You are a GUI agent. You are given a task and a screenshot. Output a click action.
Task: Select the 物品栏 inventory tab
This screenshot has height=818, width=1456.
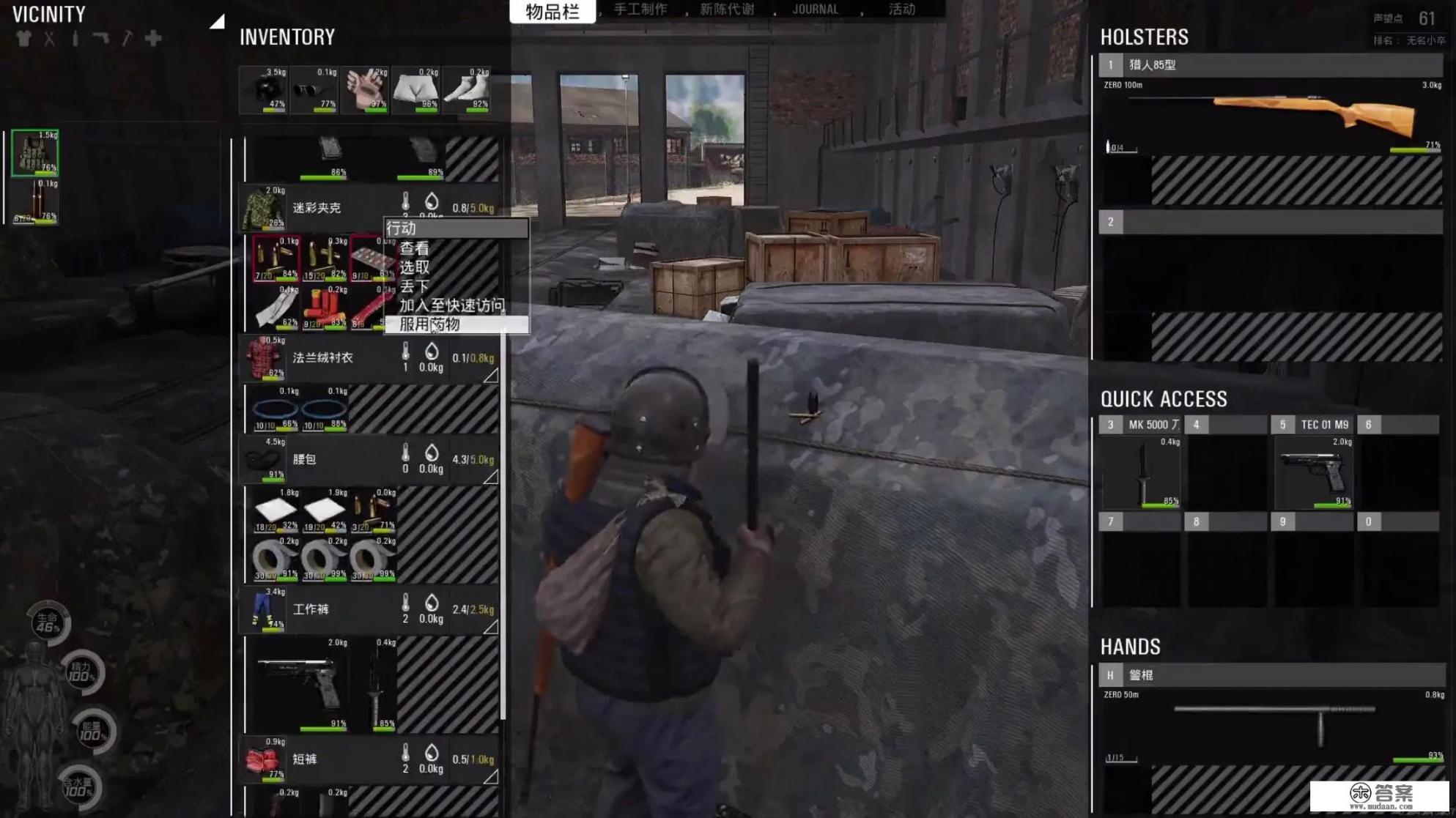553,11
